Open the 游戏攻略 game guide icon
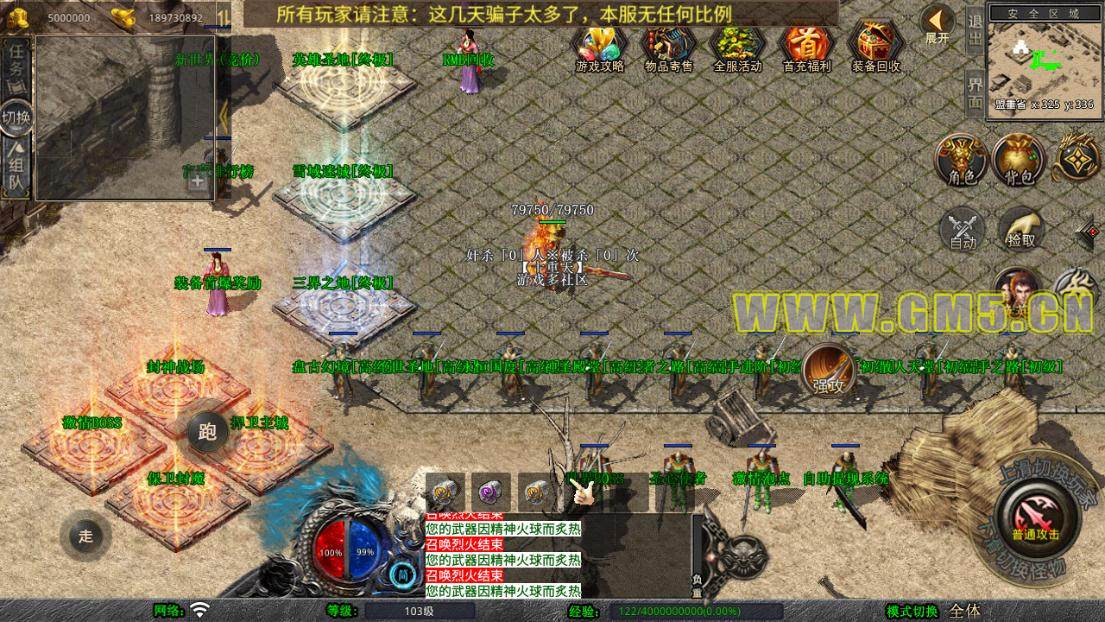 [600, 47]
